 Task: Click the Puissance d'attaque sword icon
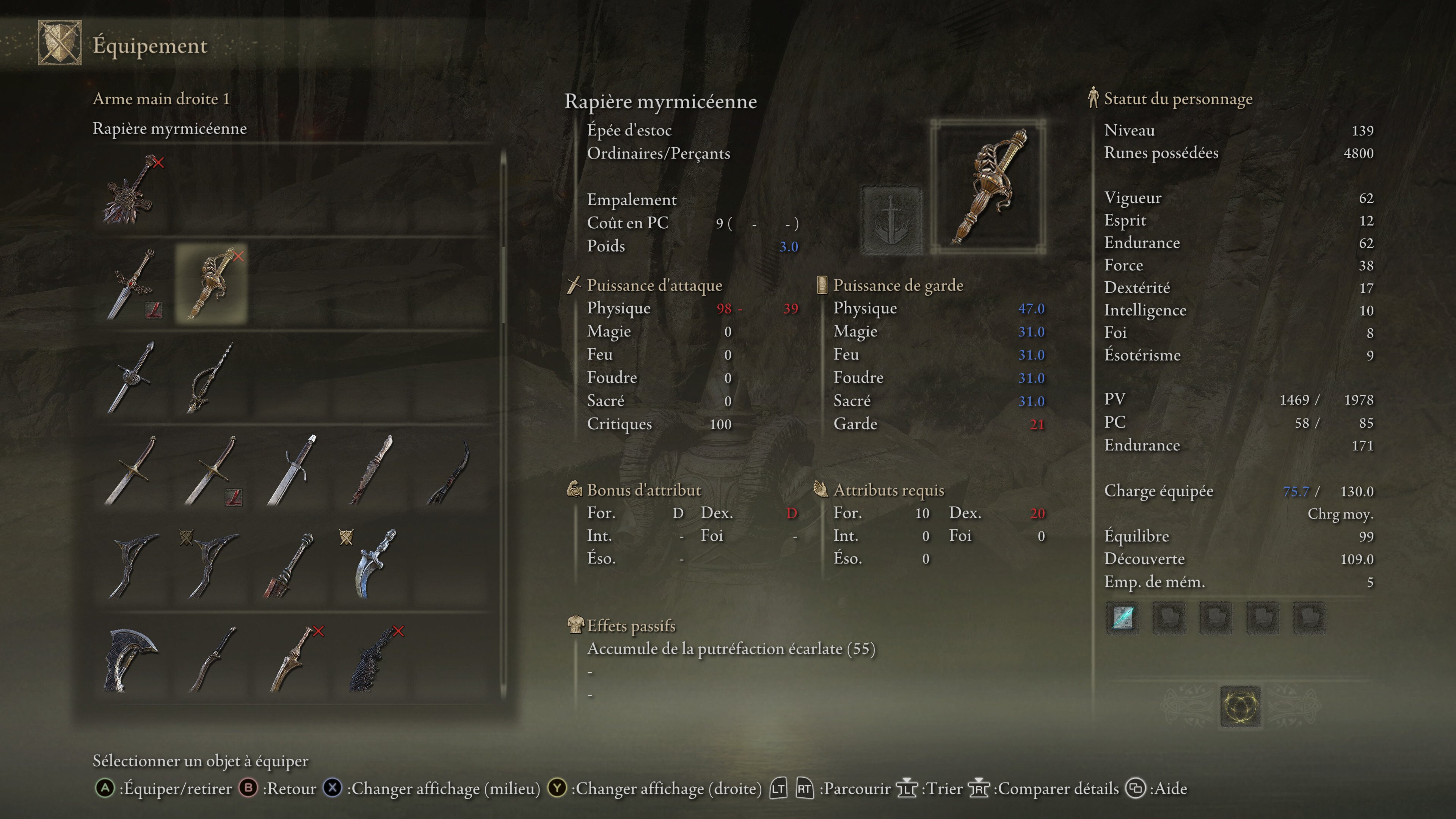point(576,284)
